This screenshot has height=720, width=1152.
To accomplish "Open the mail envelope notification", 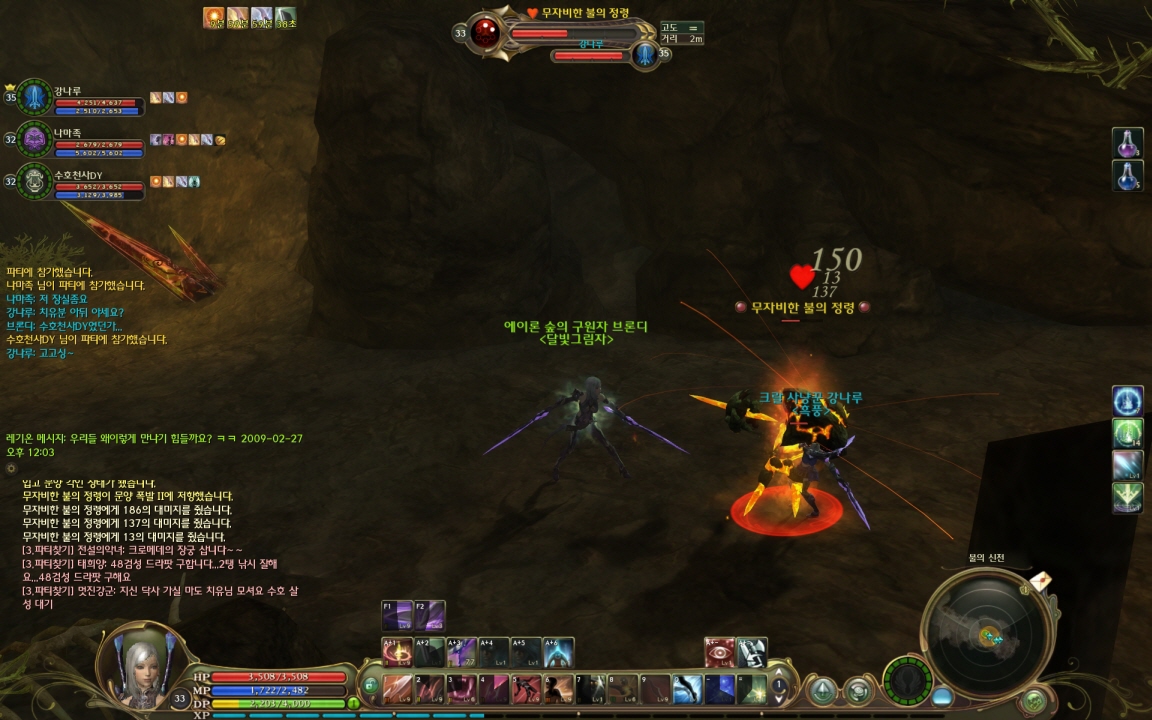I will coord(1040,581).
